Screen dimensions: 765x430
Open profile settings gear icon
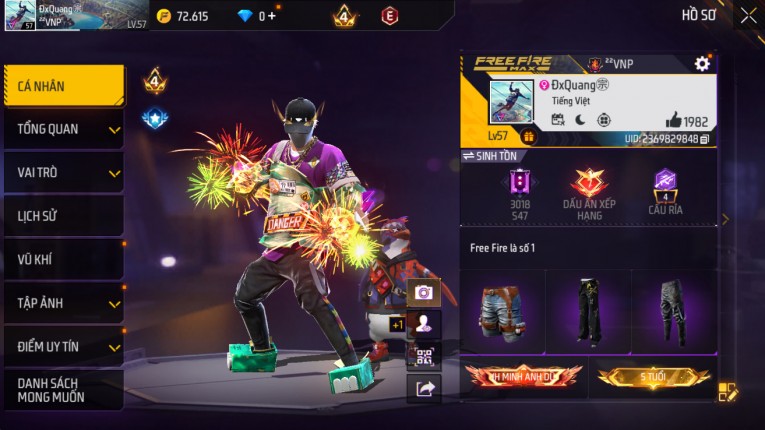(702, 64)
